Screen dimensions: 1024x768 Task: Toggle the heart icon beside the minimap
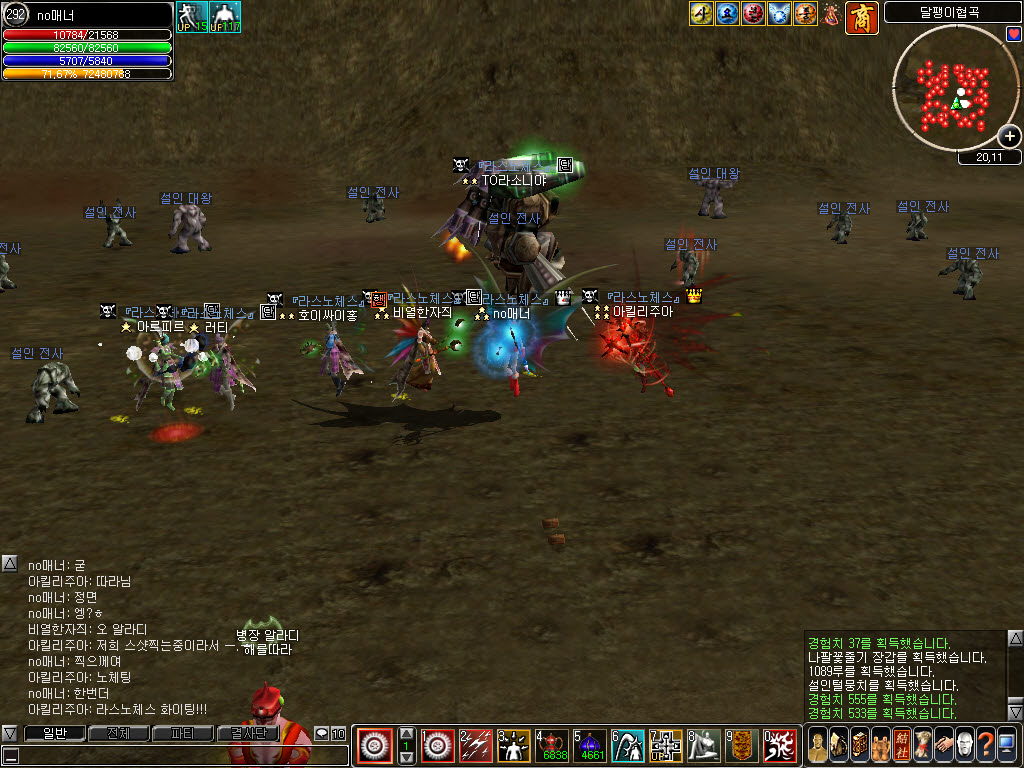point(1014,35)
